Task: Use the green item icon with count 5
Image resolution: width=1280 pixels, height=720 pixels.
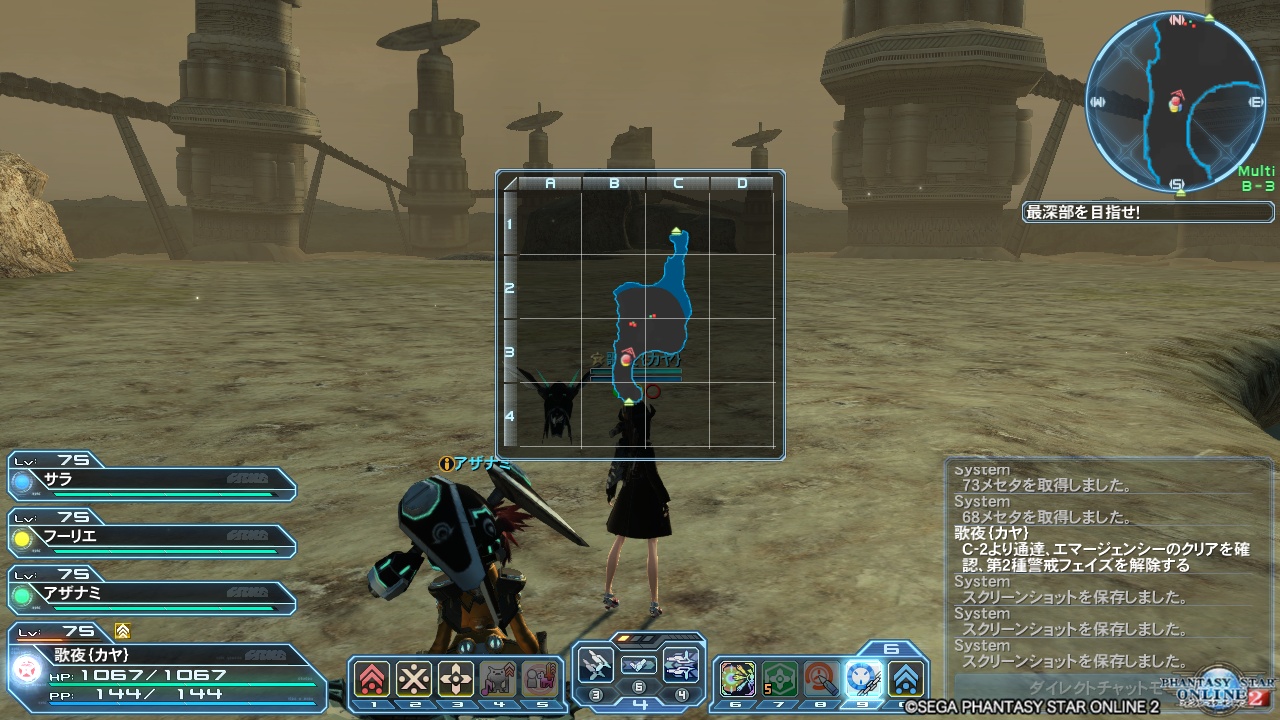Action: point(780,679)
